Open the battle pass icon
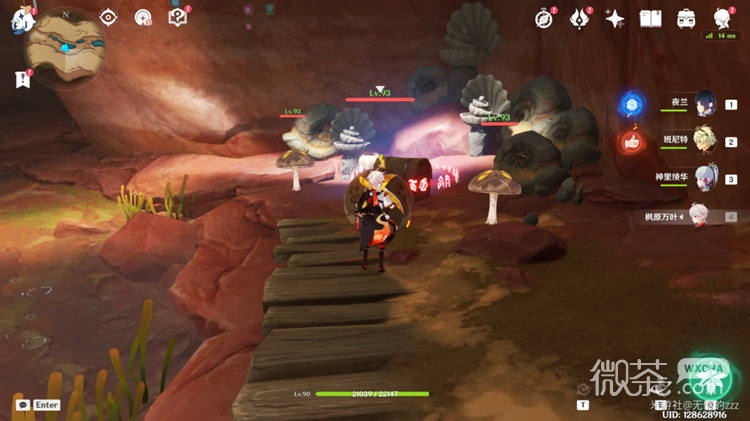 pos(580,18)
